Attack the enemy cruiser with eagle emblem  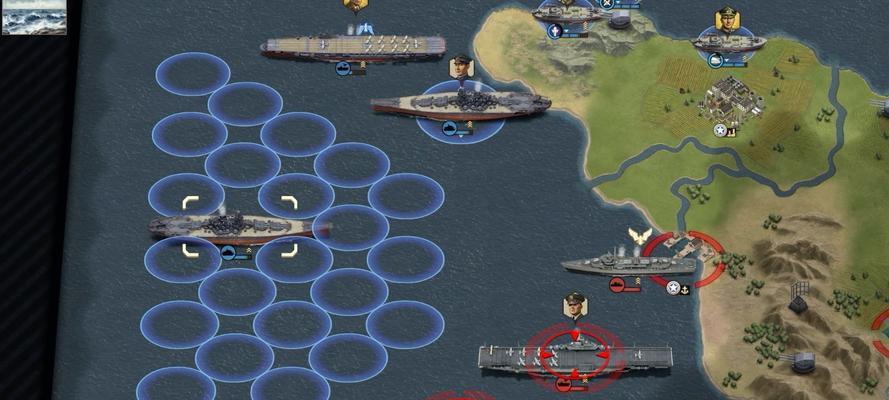(628, 264)
